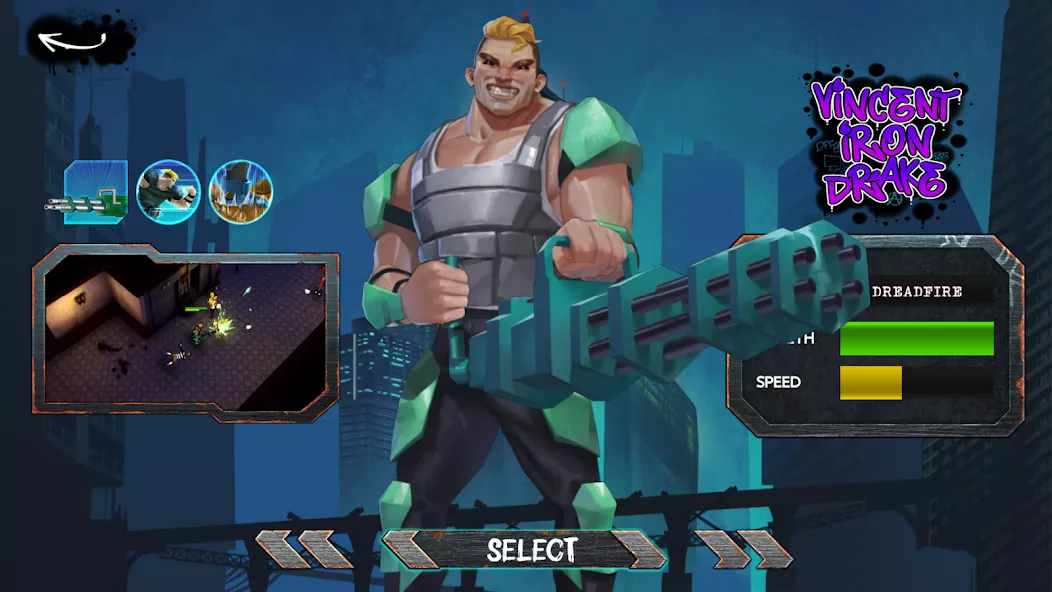Go back with the arrow button
Screen dimensions: 1052x592
click(72, 42)
